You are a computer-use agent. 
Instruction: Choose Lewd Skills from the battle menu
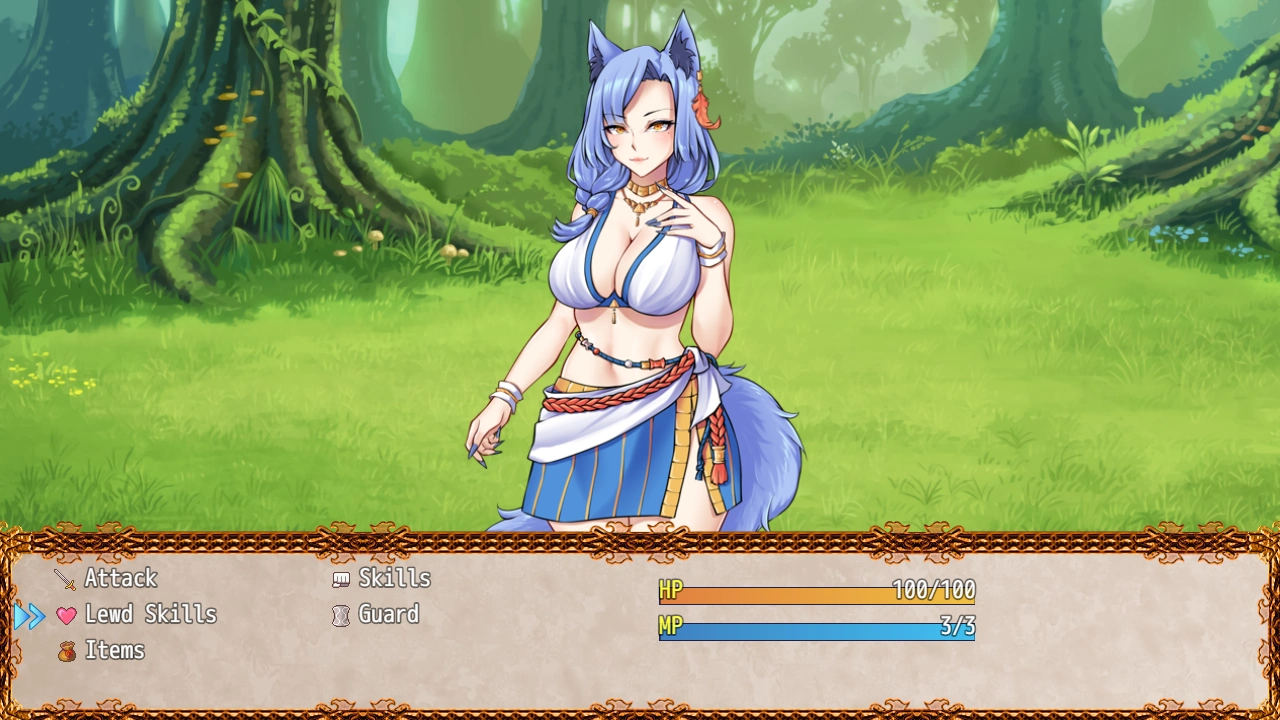click(x=150, y=614)
